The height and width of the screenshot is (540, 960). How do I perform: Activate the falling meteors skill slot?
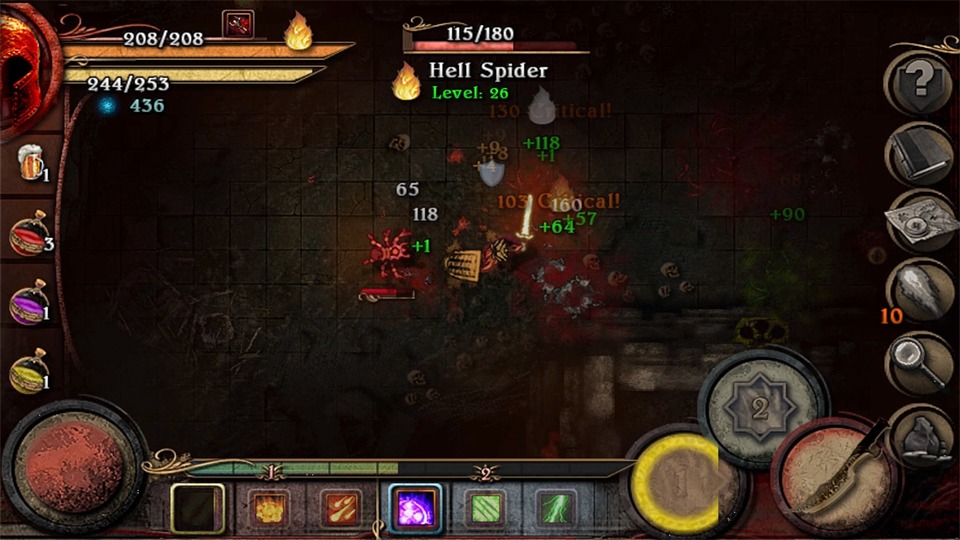point(340,508)
